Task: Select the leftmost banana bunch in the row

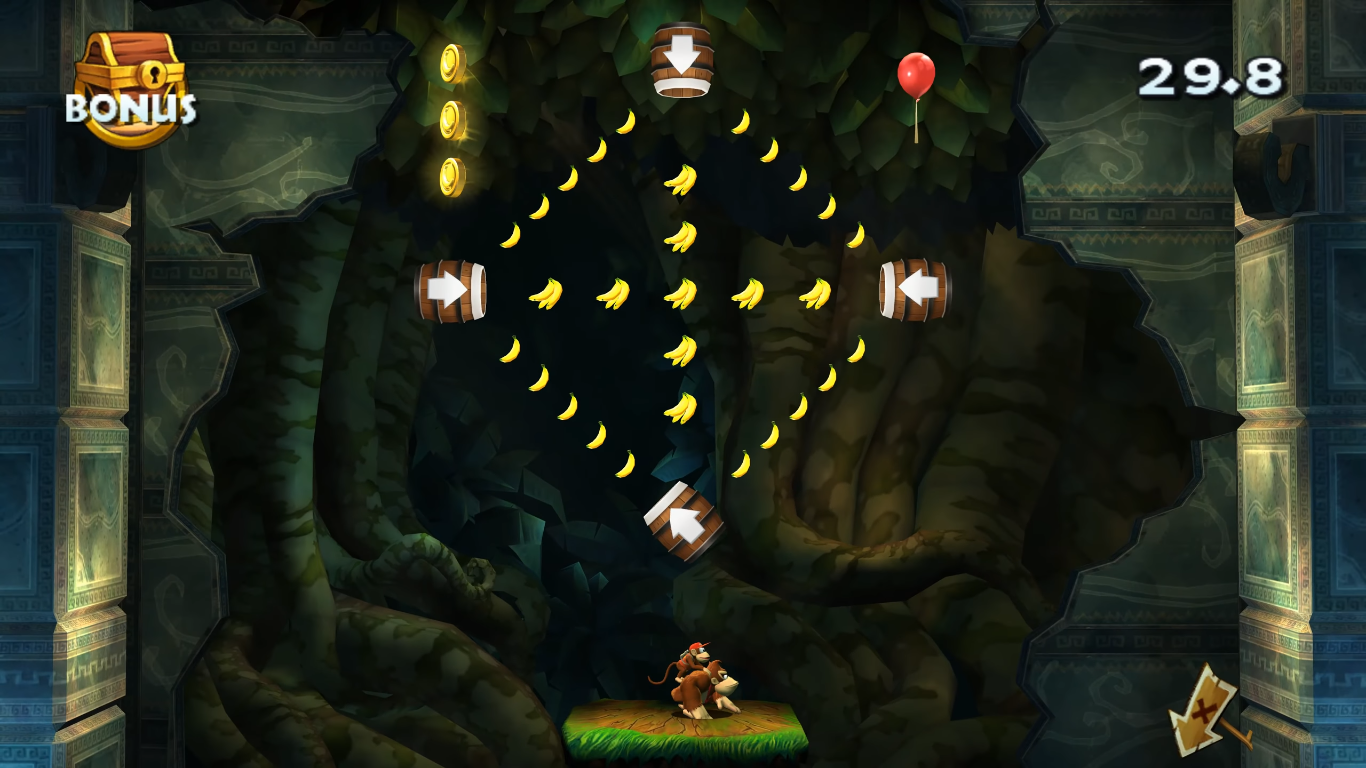Action: [545, 292]
